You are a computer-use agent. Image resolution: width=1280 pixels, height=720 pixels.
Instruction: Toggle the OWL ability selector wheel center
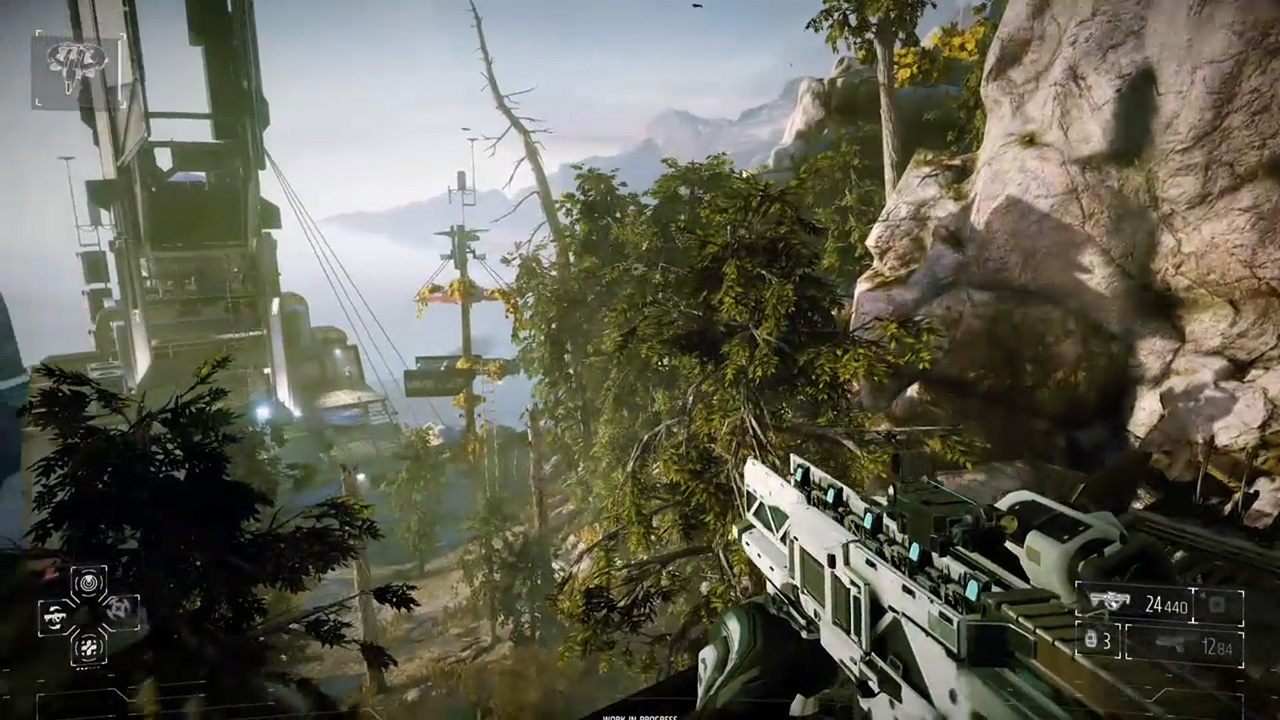click(85, 617)
